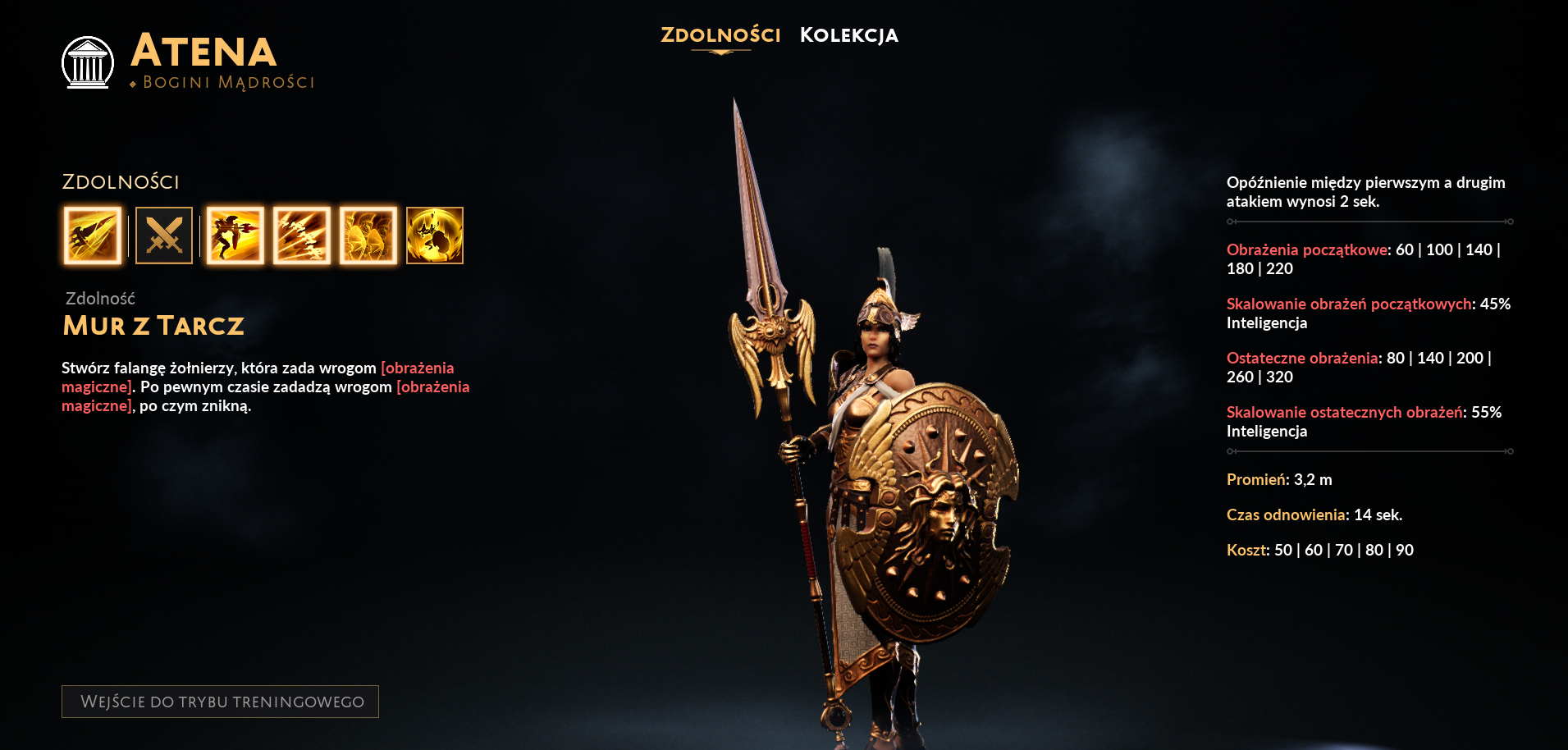Open the red obrażenia magiczne link
Viewport: 1568px width, 750px height.
tap(418, 368)
